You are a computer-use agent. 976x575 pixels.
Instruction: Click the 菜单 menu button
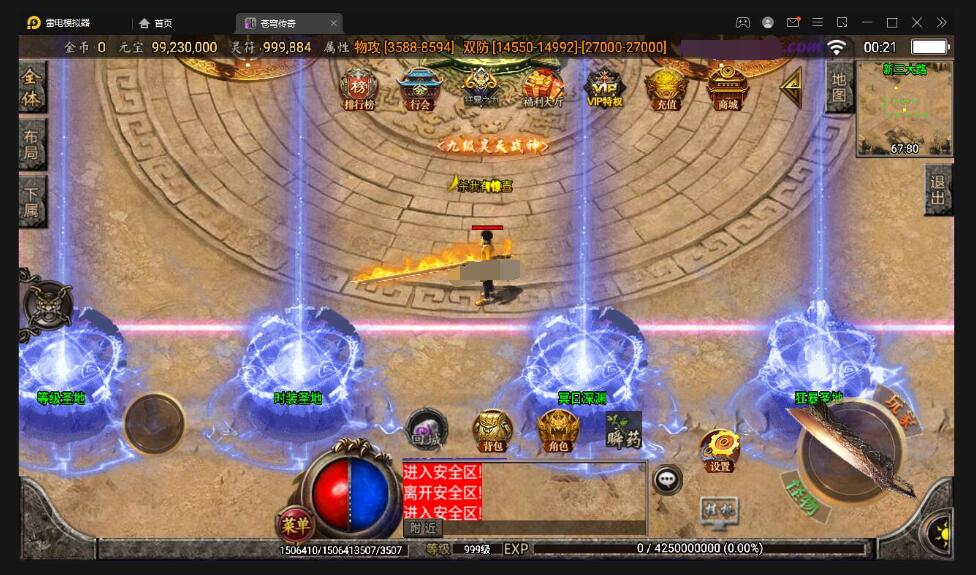tap(295, 524)
